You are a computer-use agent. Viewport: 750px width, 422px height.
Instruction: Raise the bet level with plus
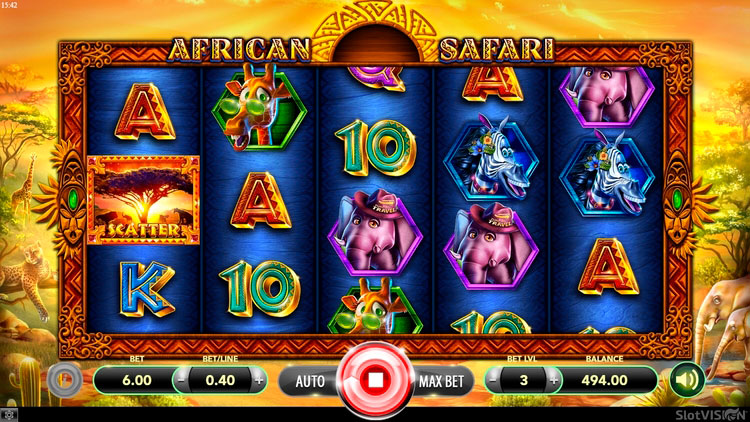[551, 381]
